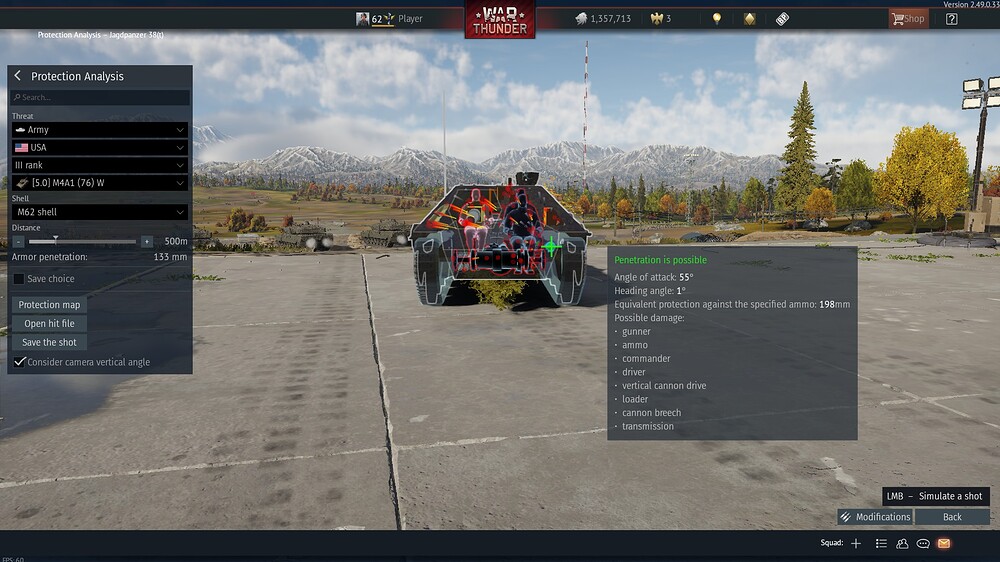Open the Army threat type dropdown
The width and height of the screenshot is (1000, 562).
(100, 130)
